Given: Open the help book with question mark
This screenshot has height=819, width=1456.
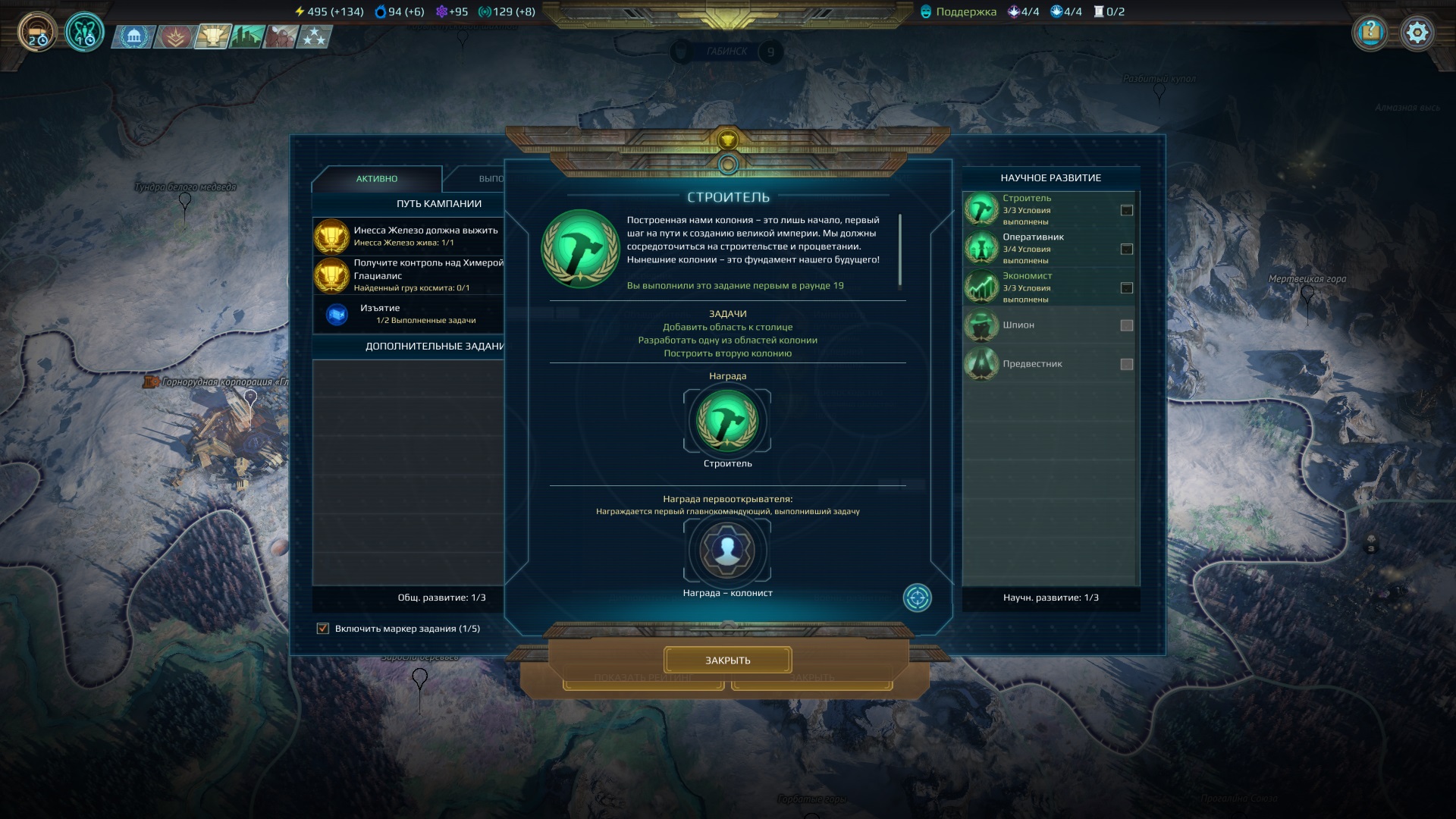Looking at the screenshot, I should coord(1370,33).
